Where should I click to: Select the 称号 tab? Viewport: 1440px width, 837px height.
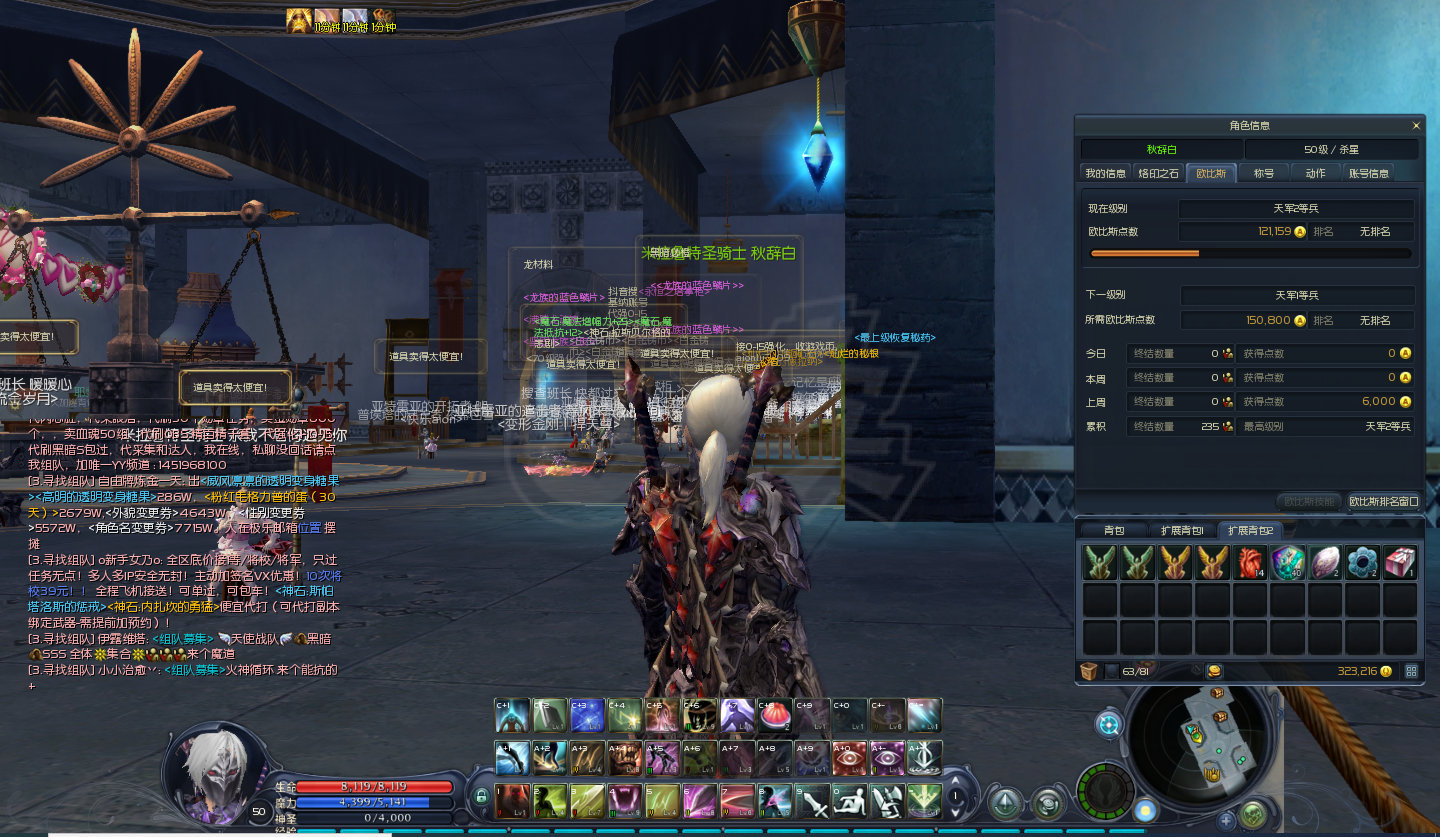1264,173
